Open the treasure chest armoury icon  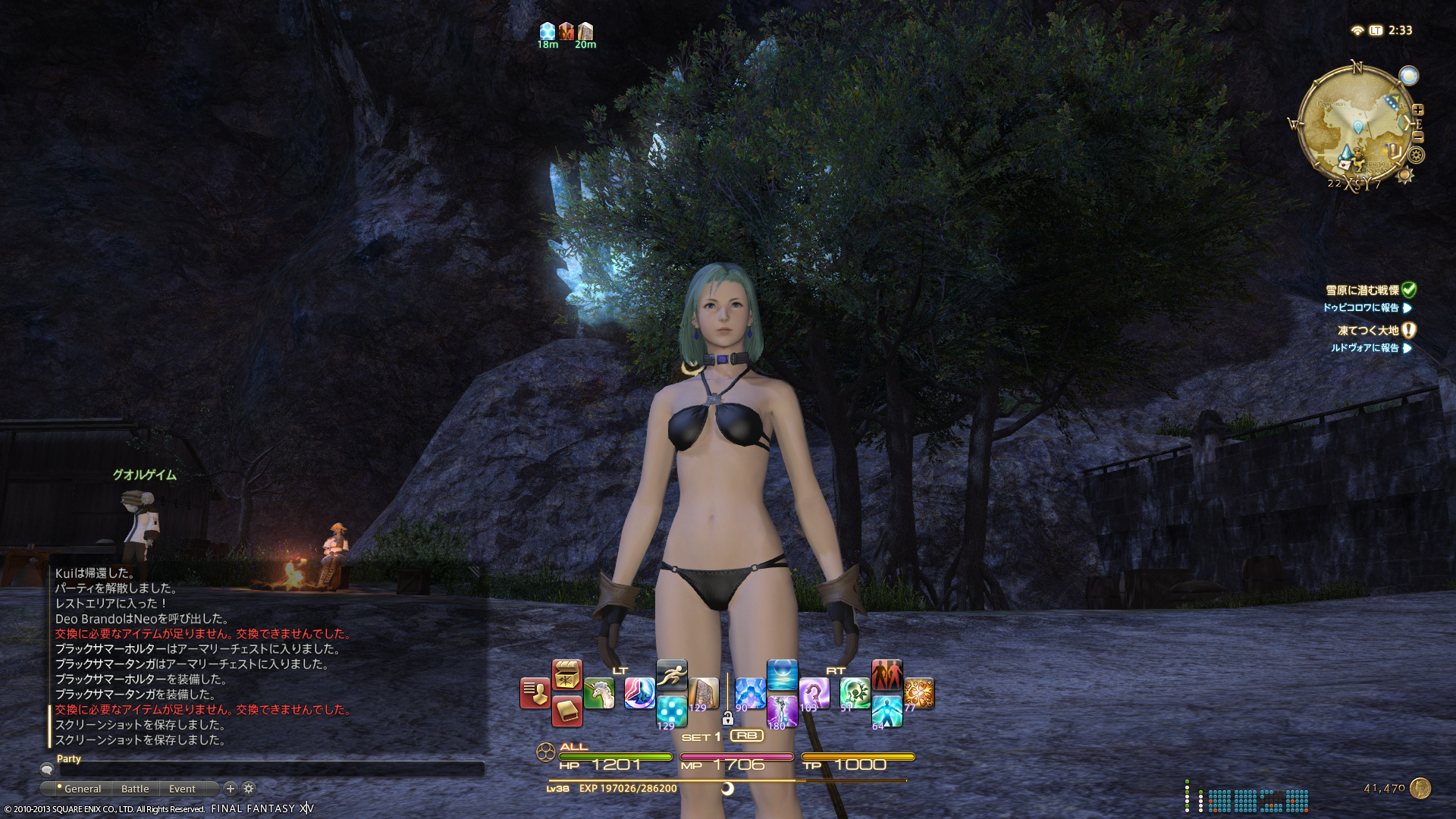566,675
